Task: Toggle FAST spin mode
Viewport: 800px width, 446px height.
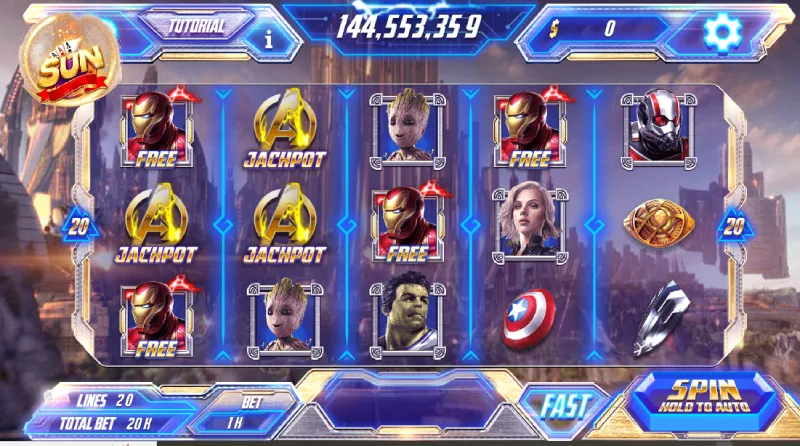Action: pyautogui.click(x=564, y=405)
